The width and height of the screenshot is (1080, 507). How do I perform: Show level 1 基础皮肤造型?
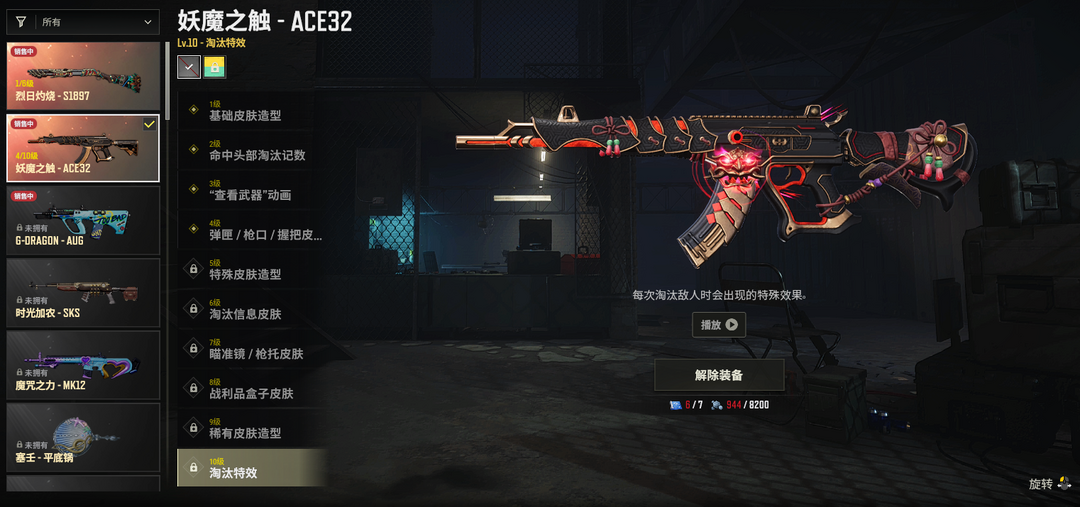click(x=252, y=110)
